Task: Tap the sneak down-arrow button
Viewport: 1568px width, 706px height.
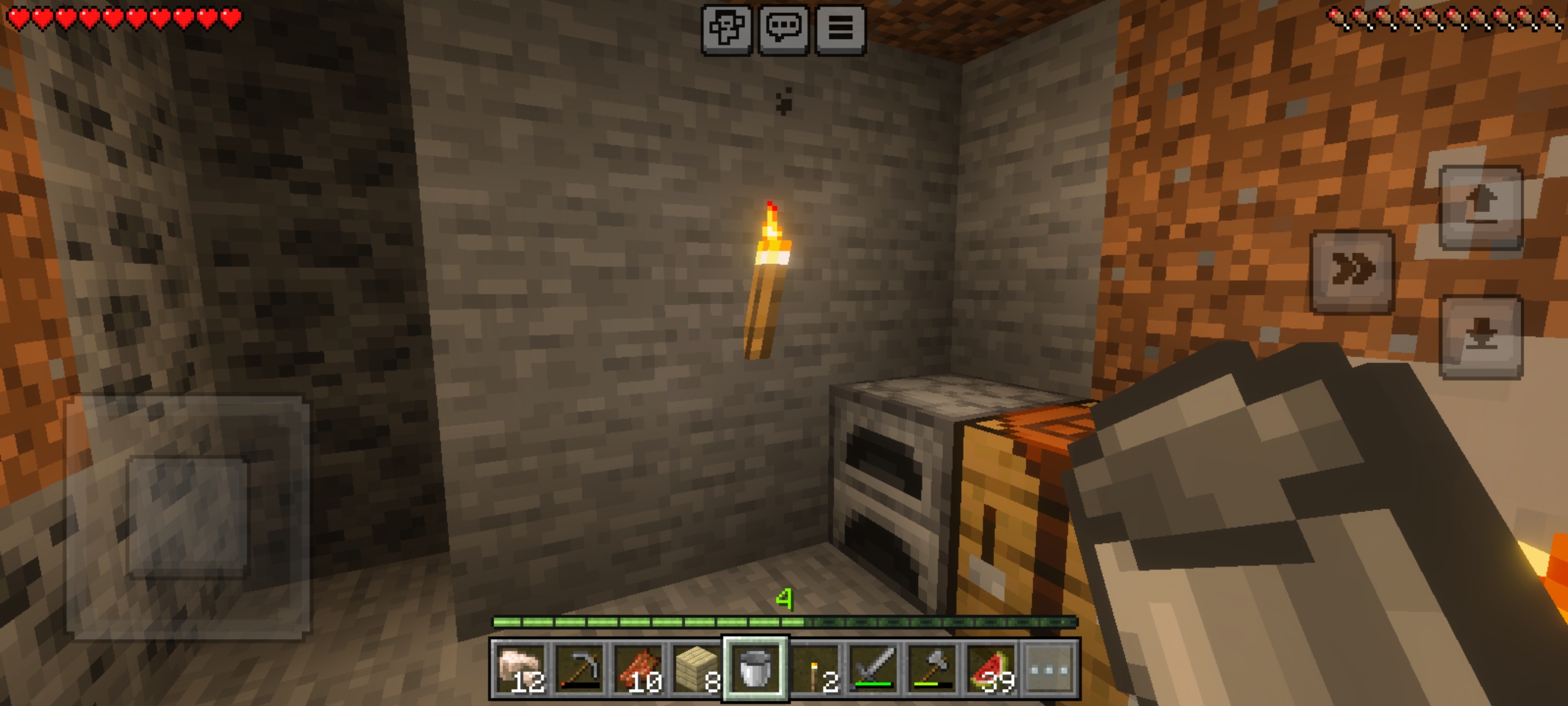Action: [x=1481, y=337]
